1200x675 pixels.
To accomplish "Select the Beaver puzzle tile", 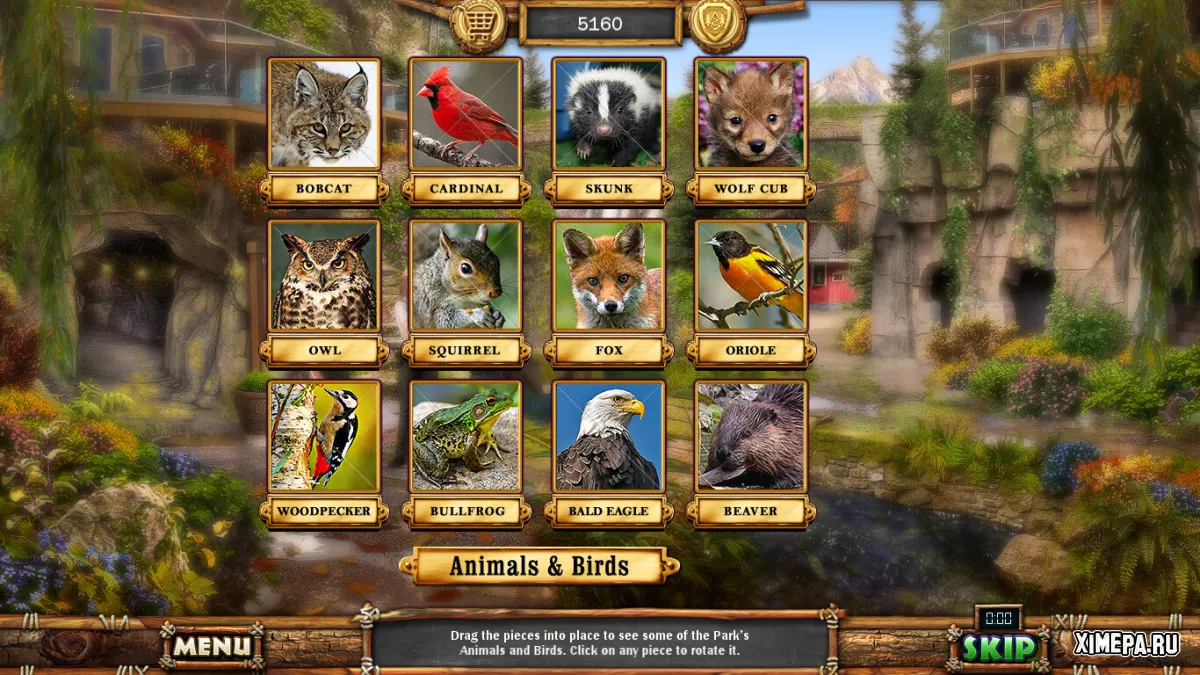I will pos(750,436).
